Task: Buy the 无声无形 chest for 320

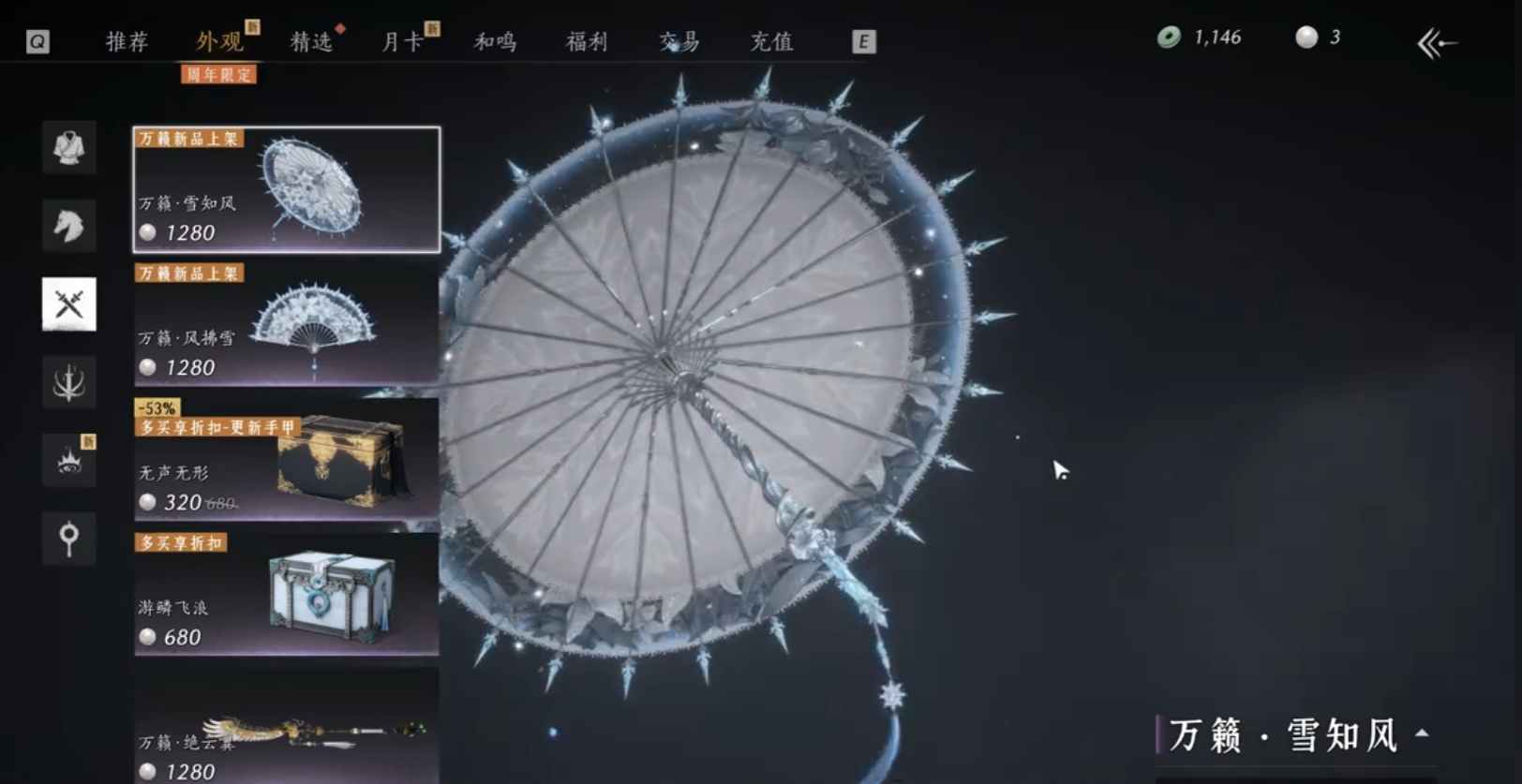Action: pos(284,459)
